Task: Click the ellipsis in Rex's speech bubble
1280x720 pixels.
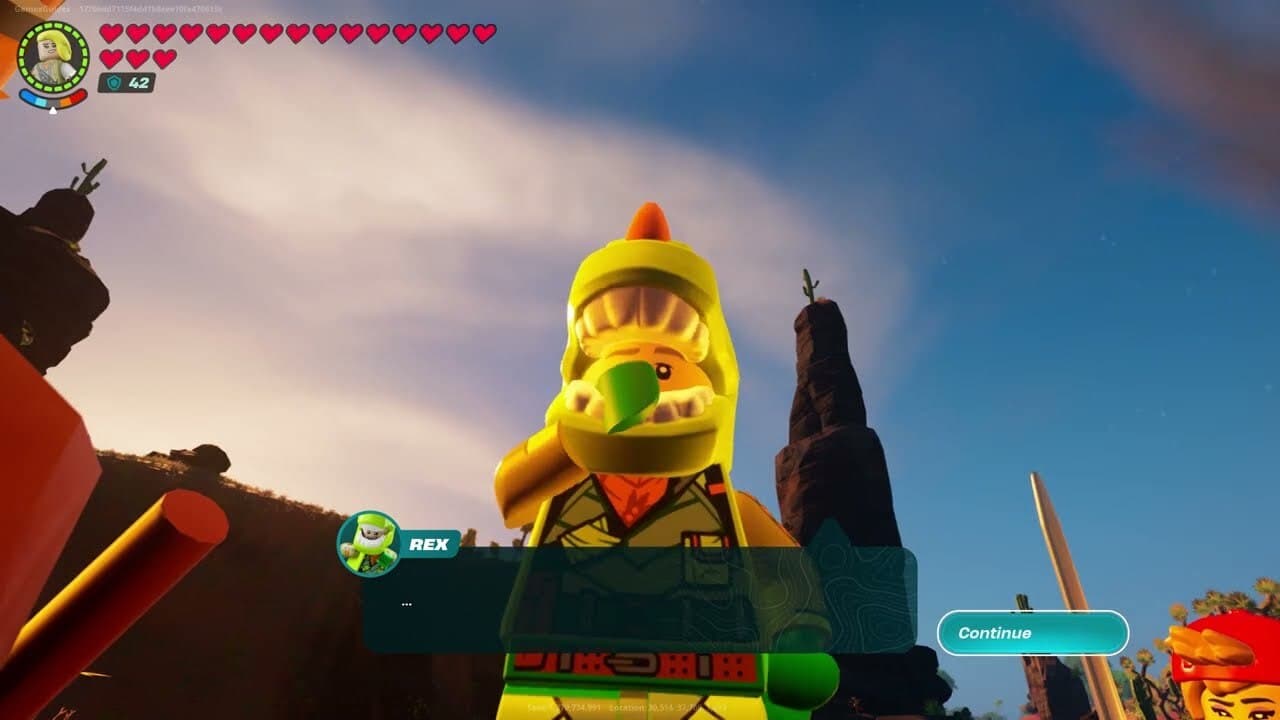Action: pos(408,605)
